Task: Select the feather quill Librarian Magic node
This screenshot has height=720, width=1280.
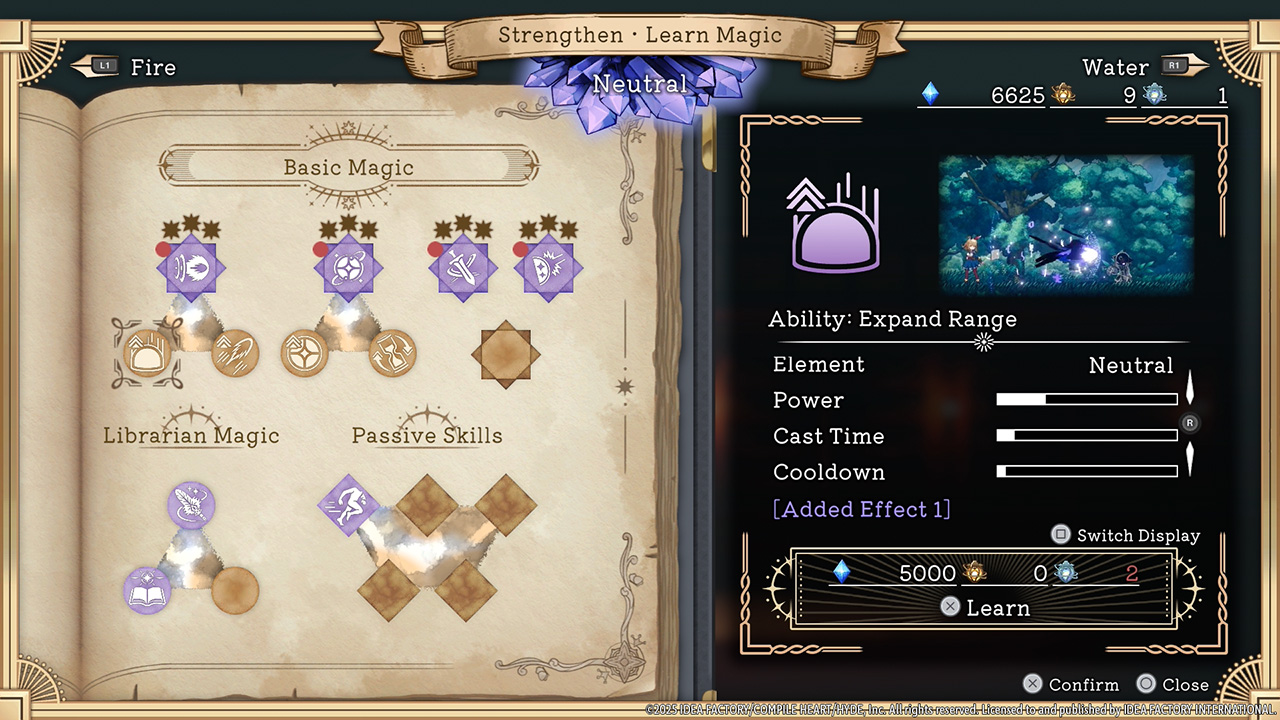Action: [x=191, y=505]
